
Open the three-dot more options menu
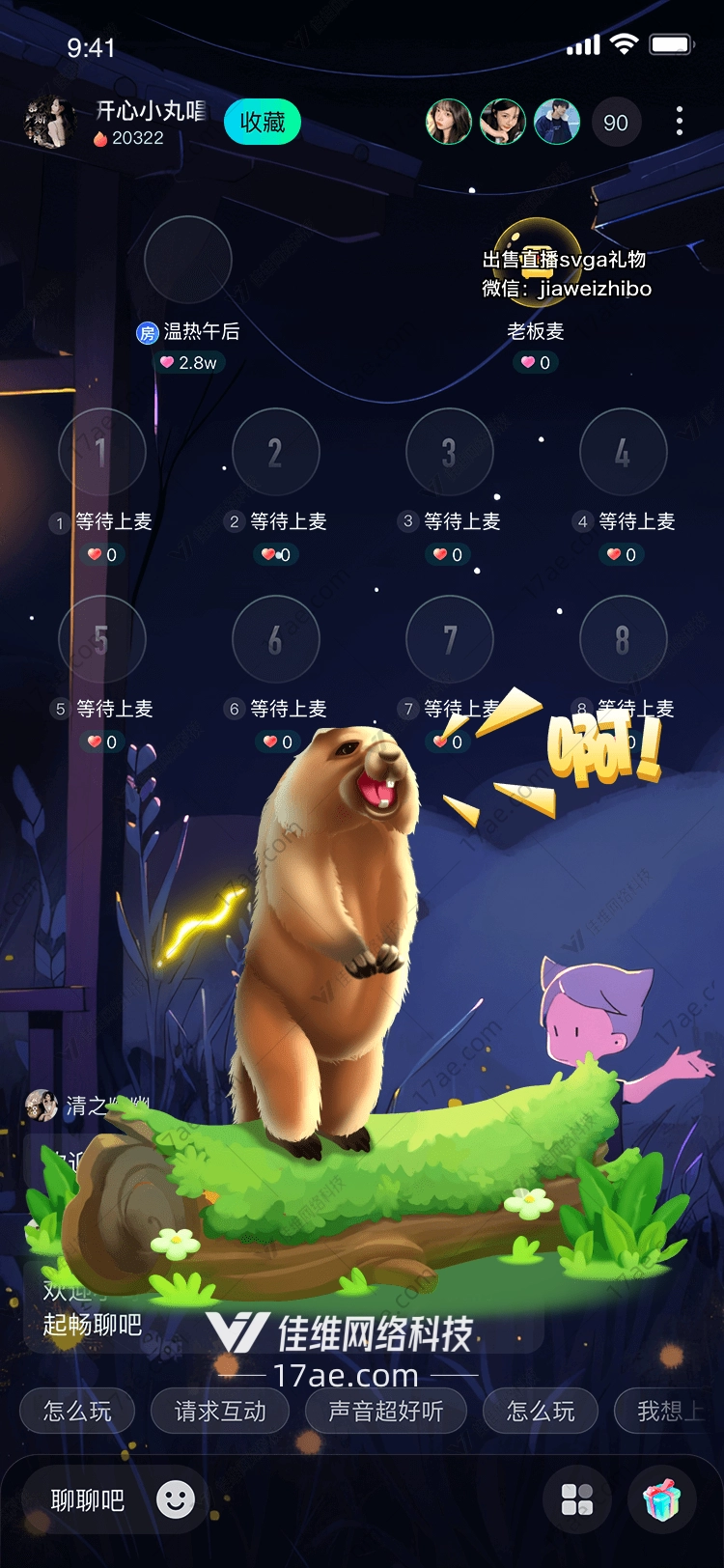pyautogui.click(x=680, y=122)
